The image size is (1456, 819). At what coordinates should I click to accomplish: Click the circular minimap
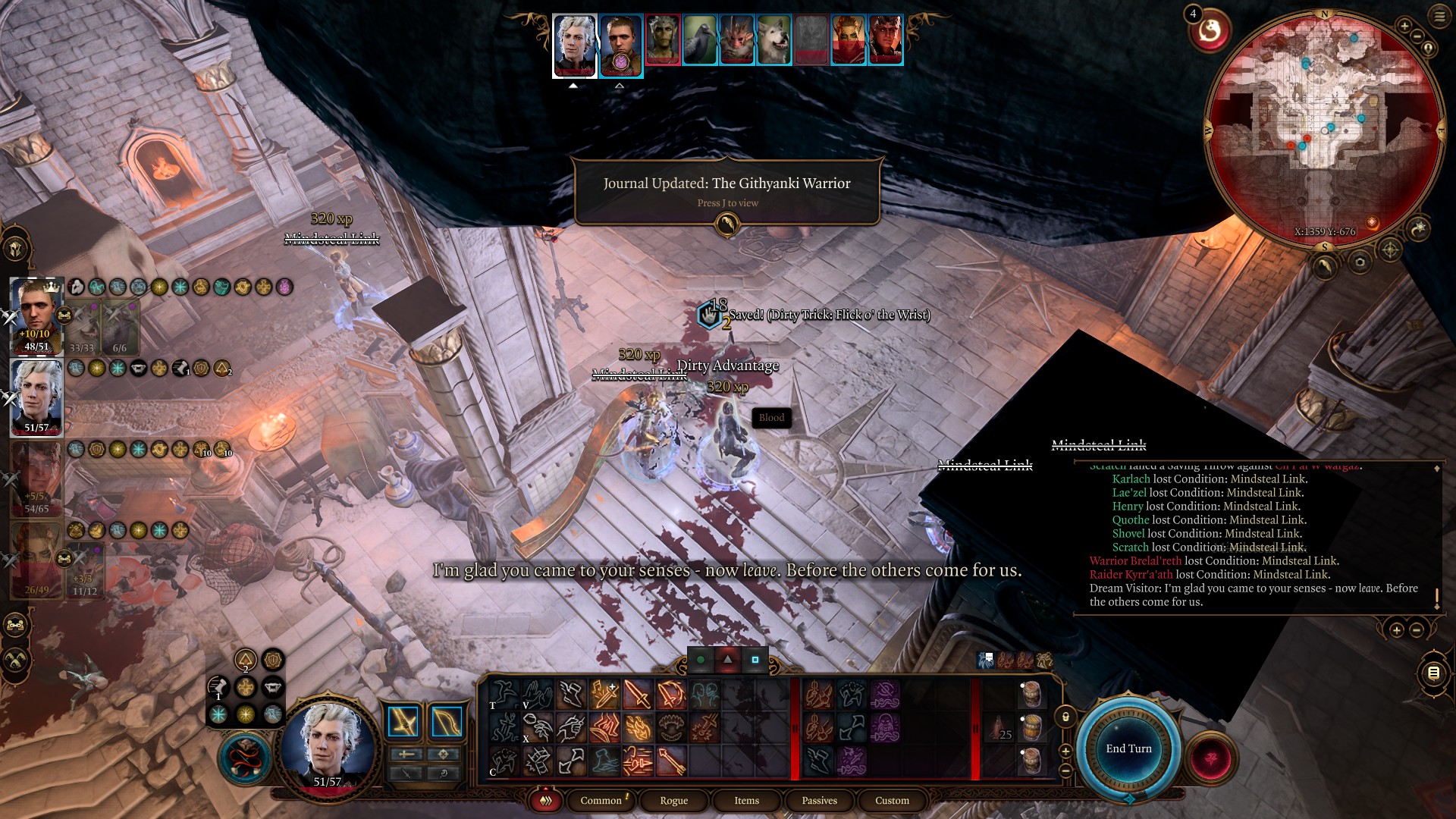[x=1325, y=129]
